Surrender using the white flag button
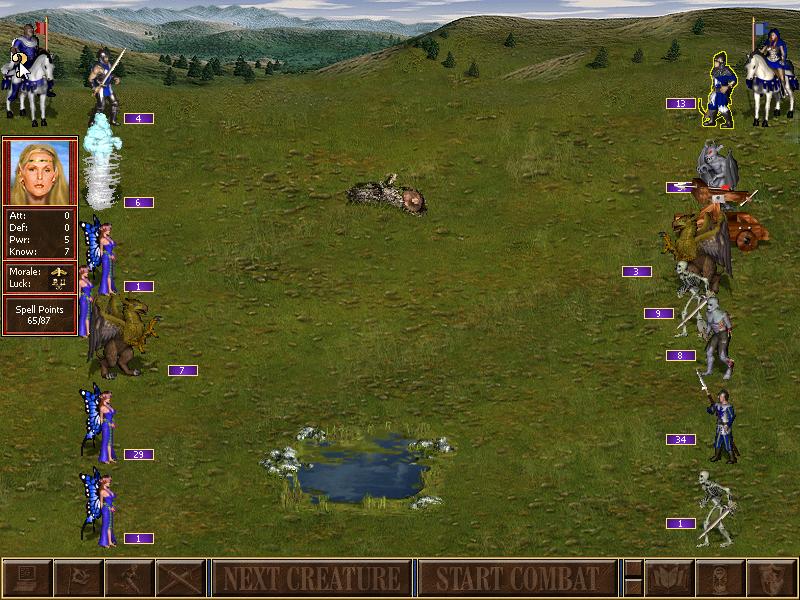Image resolution: width=800 pixels, height=600 pixels. (77, 578)
